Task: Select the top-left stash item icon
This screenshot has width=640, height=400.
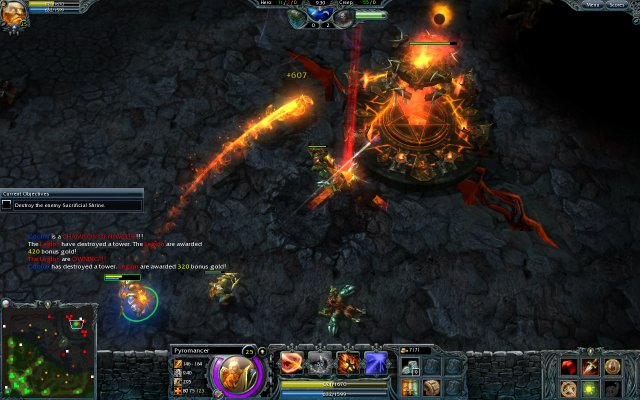Action: point(411,366)
